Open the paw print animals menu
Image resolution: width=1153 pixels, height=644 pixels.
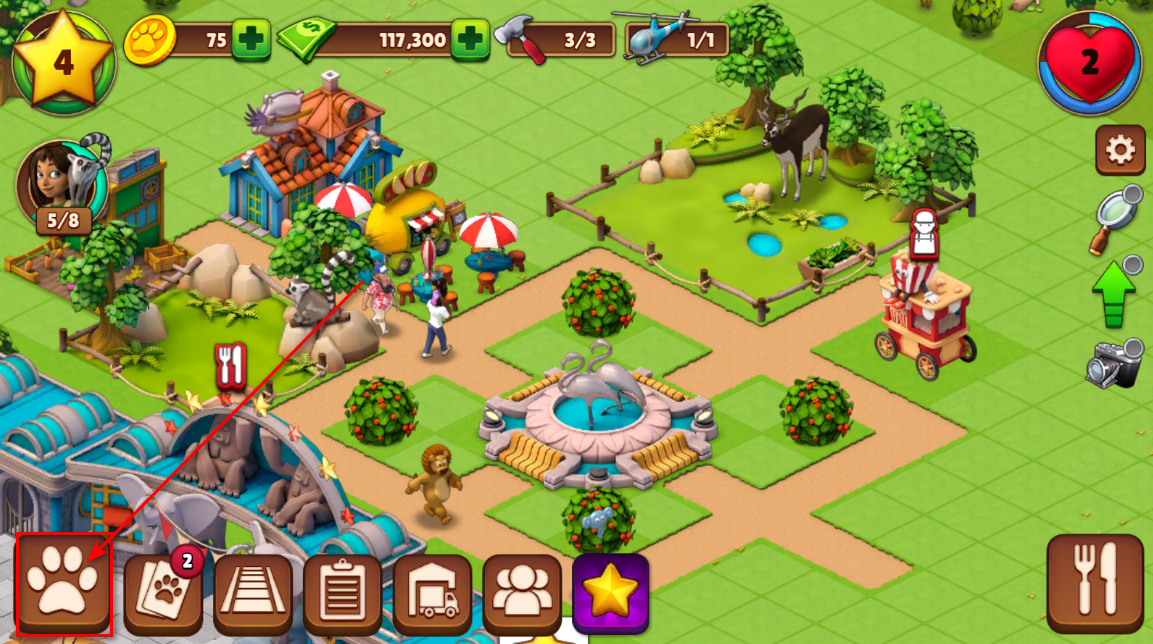[63, 585]
